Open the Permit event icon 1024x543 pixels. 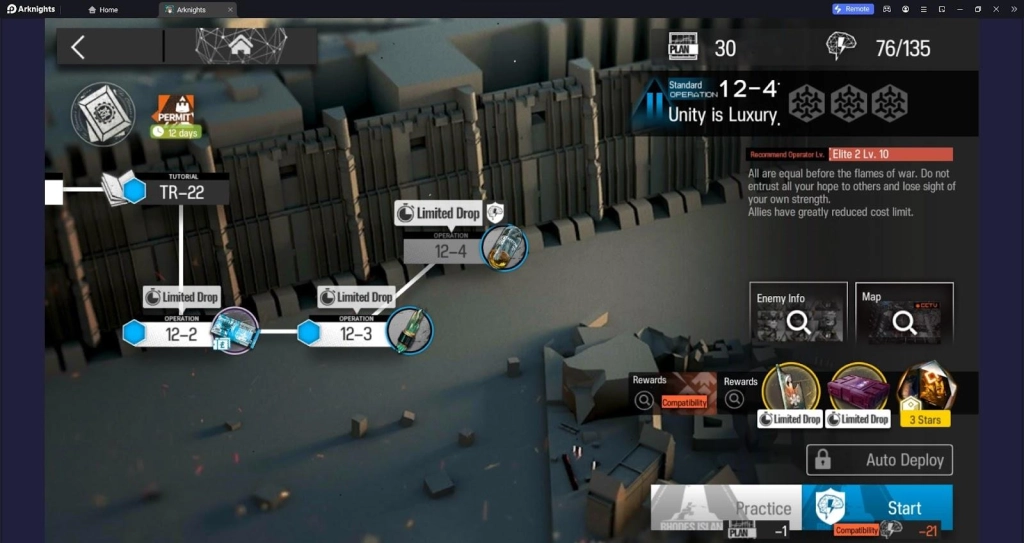click(177, 112)
